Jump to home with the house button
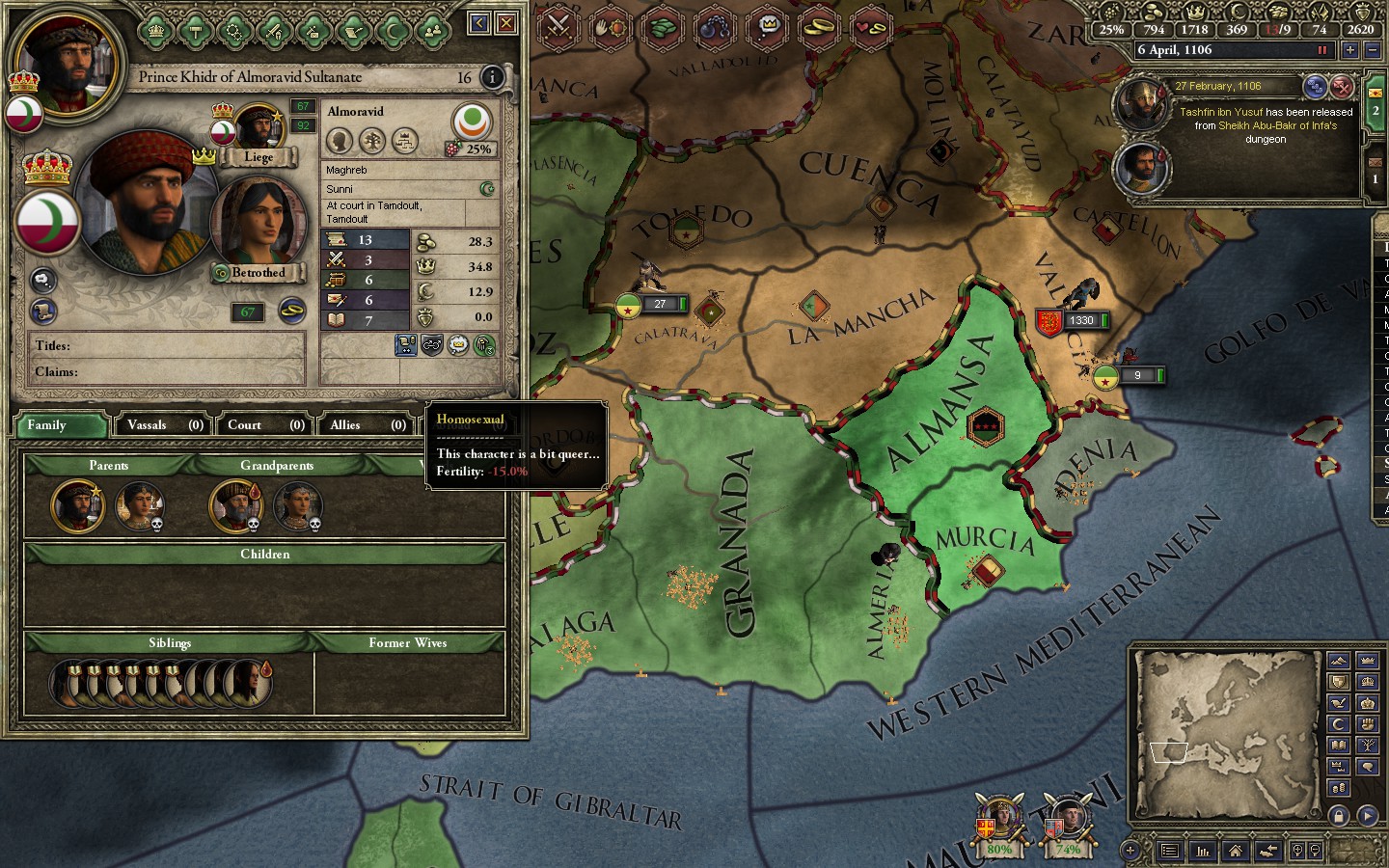This screenshot has height=868, width=1389. 1236,851
